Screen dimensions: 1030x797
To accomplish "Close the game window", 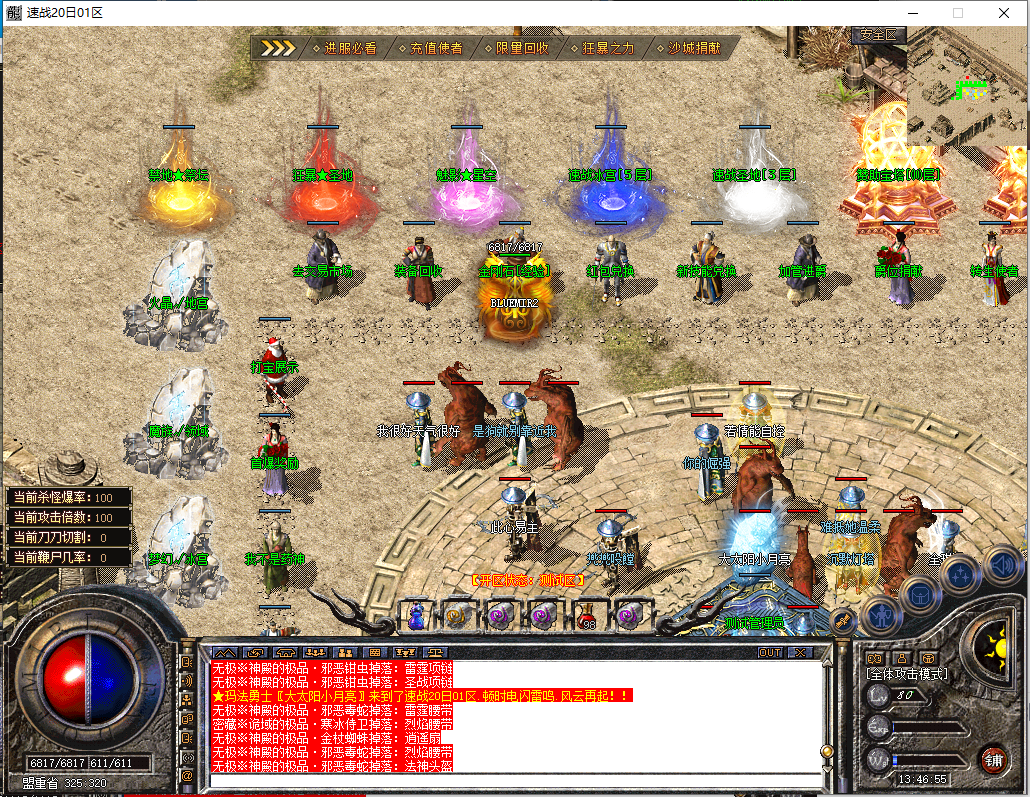I will pyautogui.click(x=1004, y=13).
